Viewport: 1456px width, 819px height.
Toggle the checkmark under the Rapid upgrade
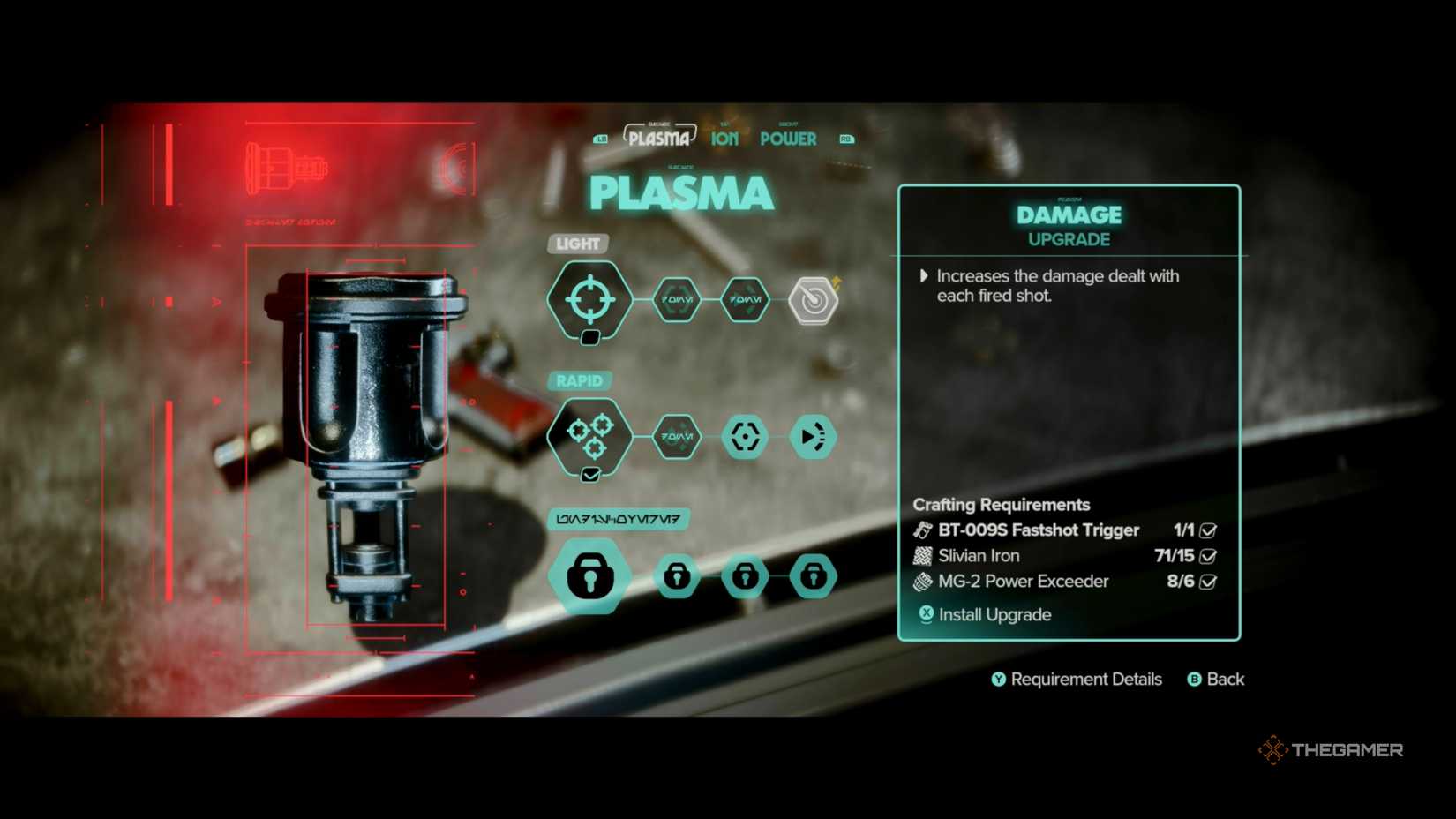tap(590, 474)
